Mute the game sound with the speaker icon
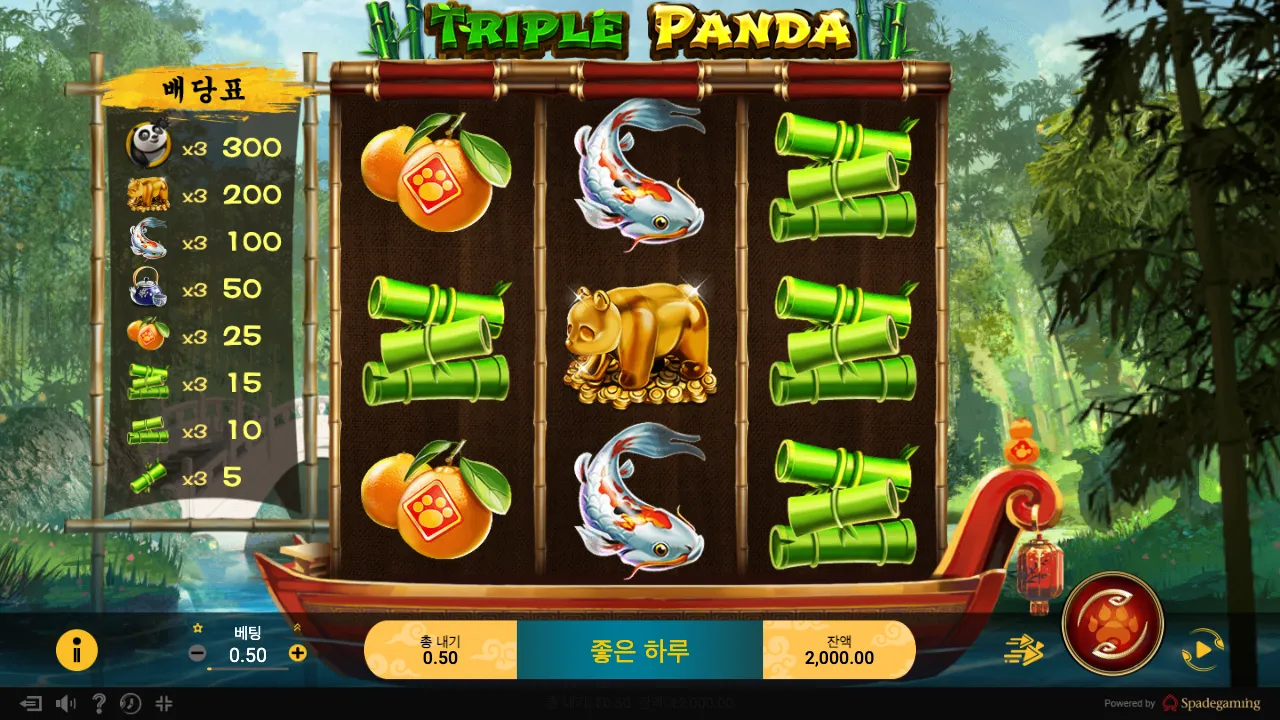1280x720 pixels. [x=66, y=703]
